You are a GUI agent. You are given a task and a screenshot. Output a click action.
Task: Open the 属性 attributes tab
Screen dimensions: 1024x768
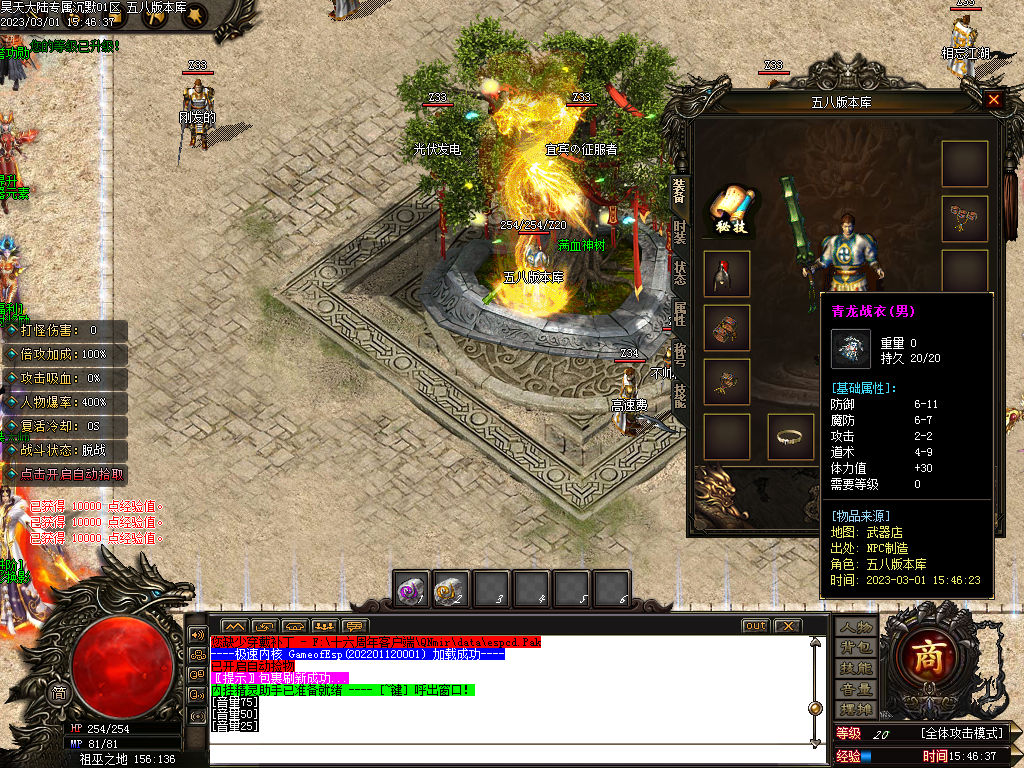click(x=679, y=314)
